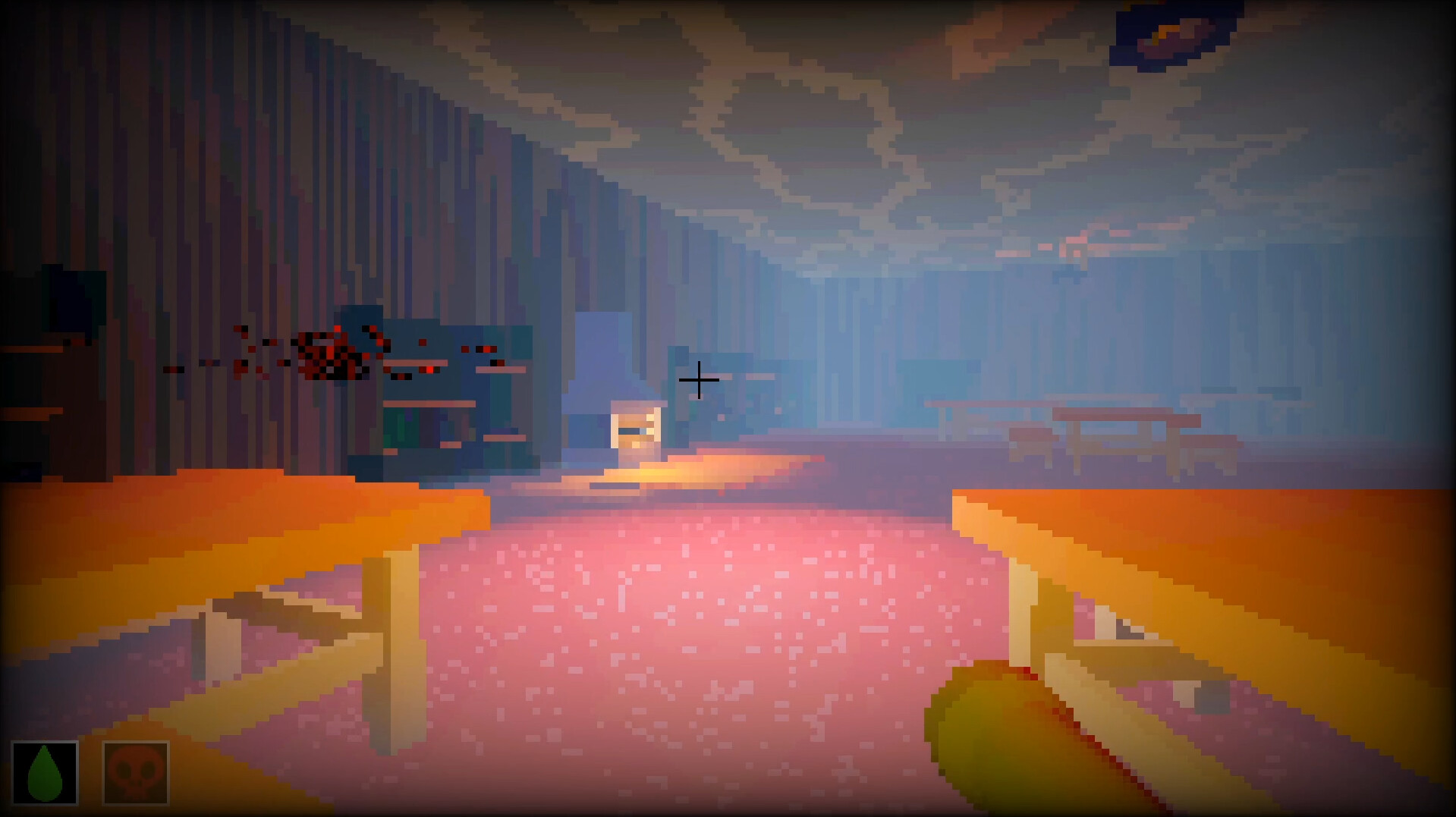Select the crosshair at screen center

tap(699, 381)
